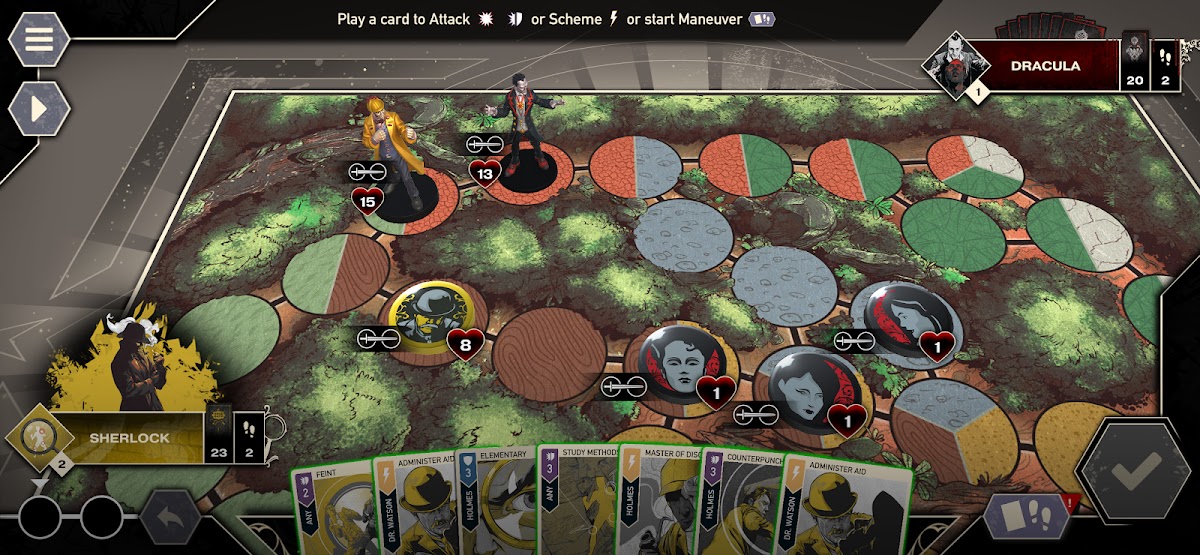The height and width of the screenshot is (555, 1200).
Task: Click the play arrow hexagon button
Action: pos(38,108)
